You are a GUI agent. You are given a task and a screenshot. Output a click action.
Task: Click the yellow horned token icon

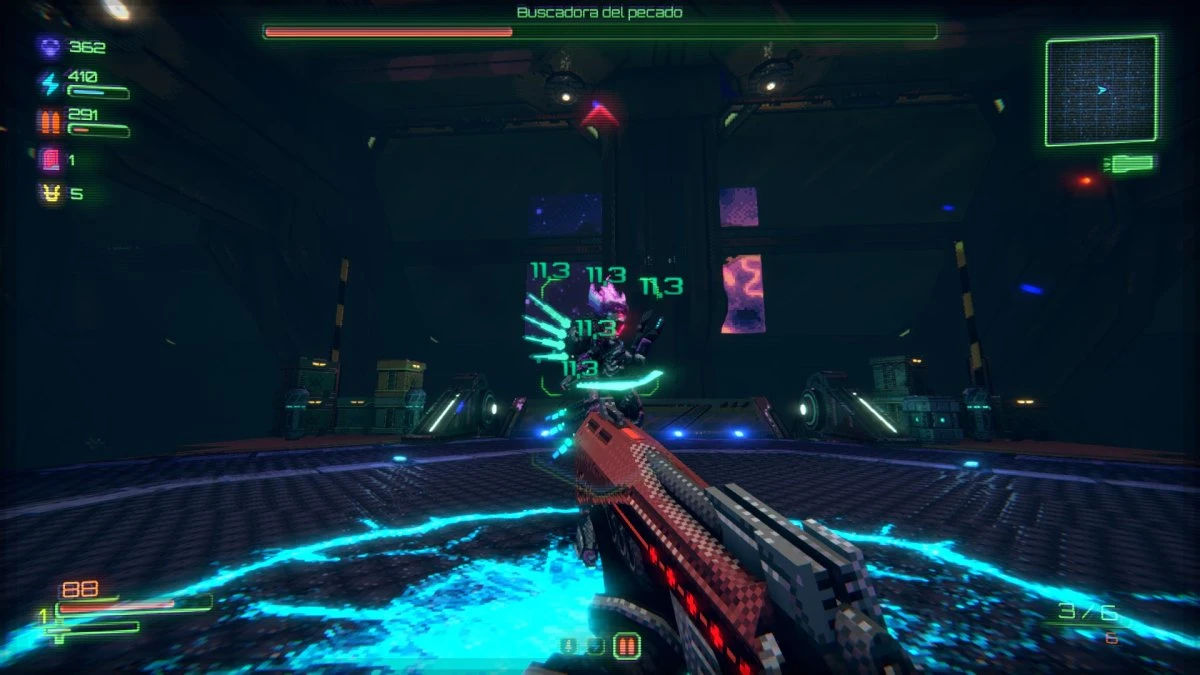49,194
